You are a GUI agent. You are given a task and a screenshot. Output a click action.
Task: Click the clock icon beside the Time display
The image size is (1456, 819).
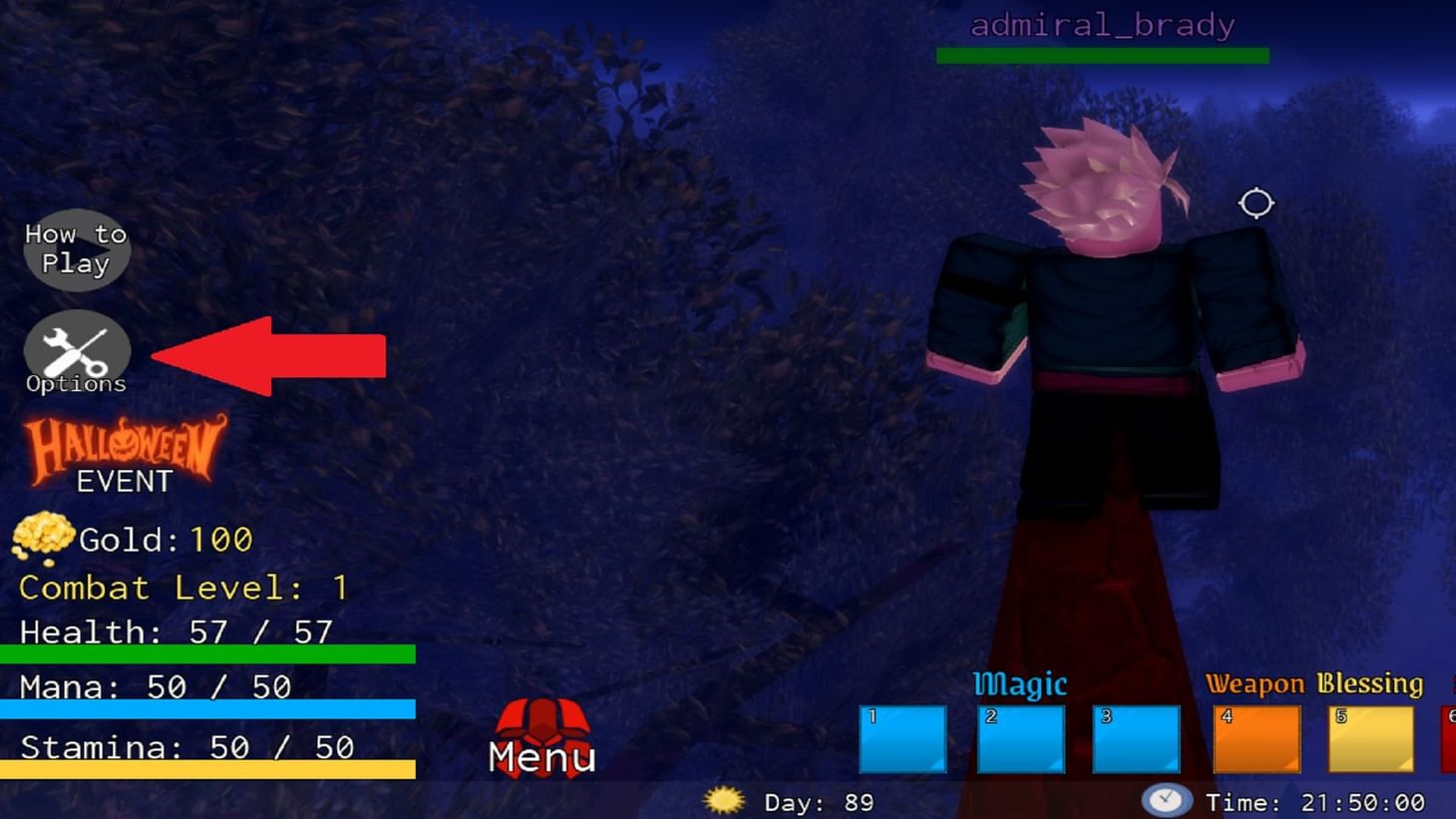(x=1167, y=800)
